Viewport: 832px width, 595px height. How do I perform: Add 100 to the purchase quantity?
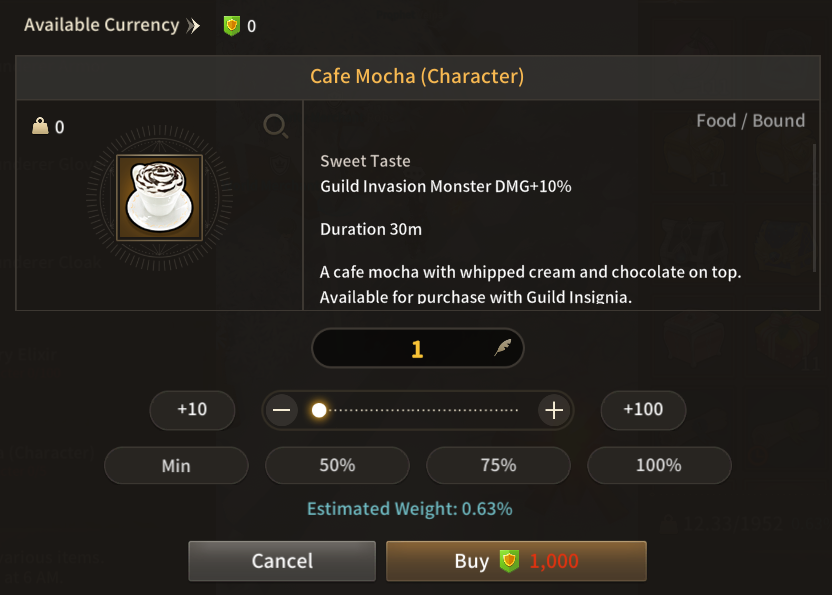[x=643, y=409]
